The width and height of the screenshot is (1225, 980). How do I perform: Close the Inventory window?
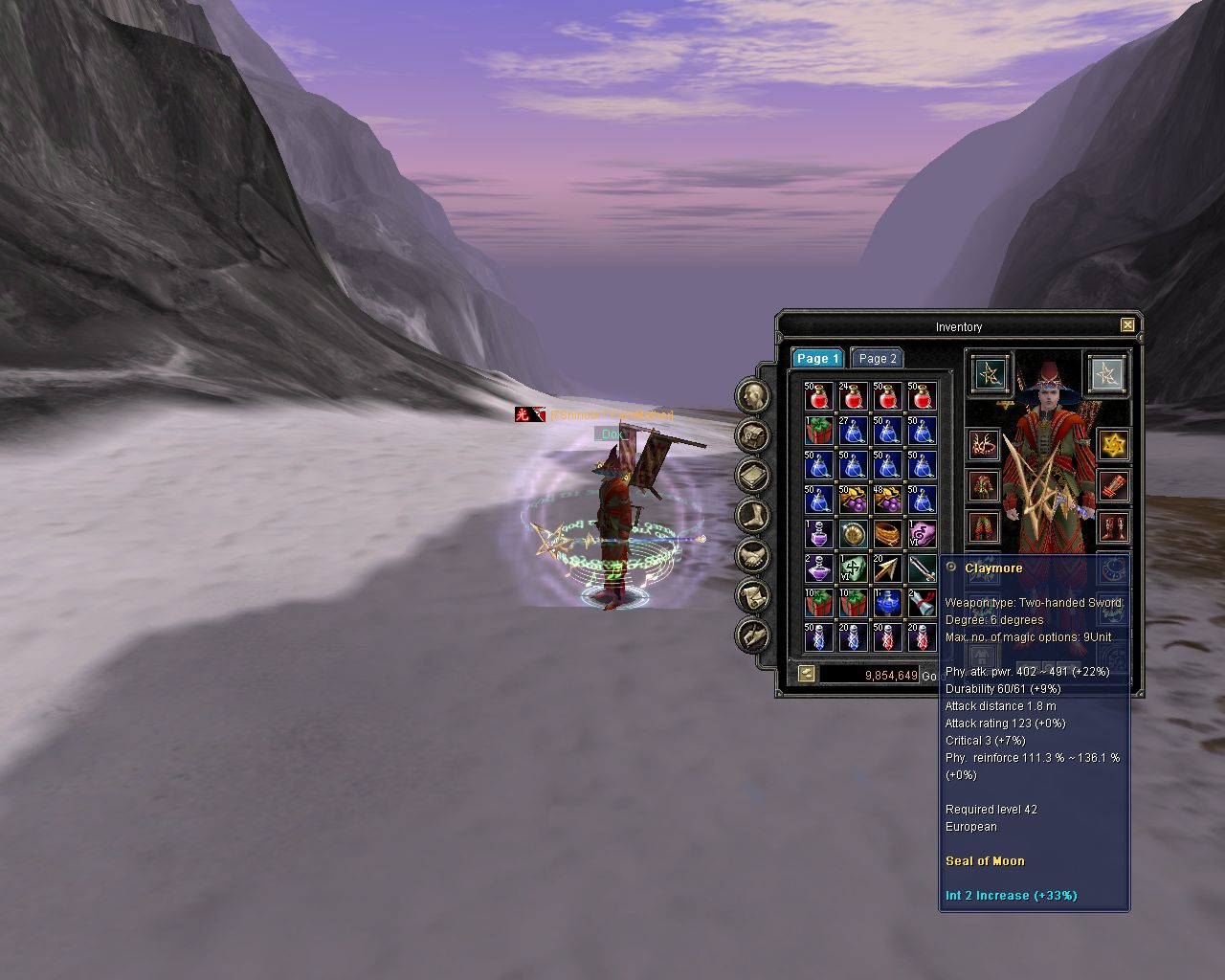click(1127, 325)
